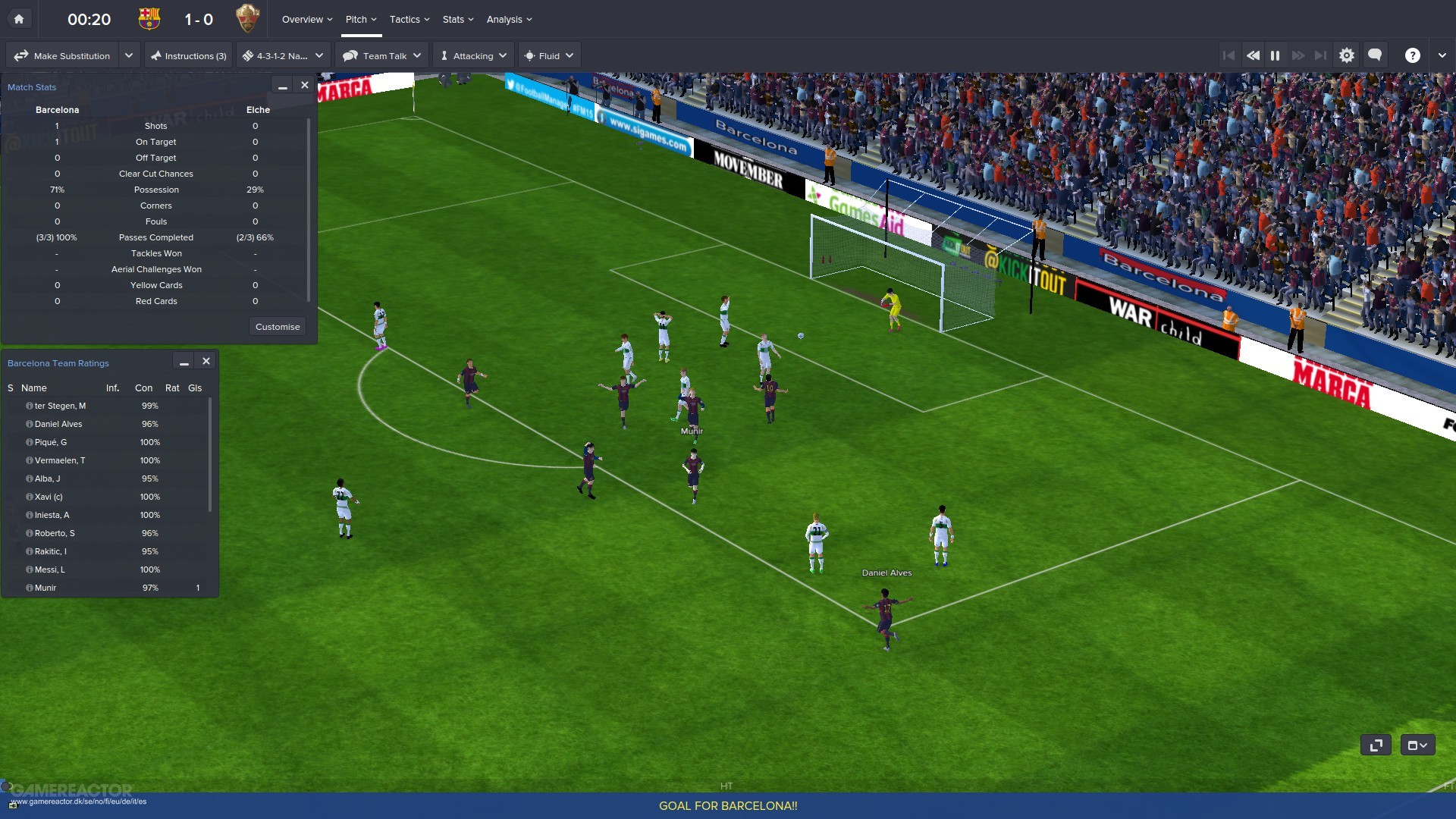Minimize the Match Stats window

click(x=281, y=86)
